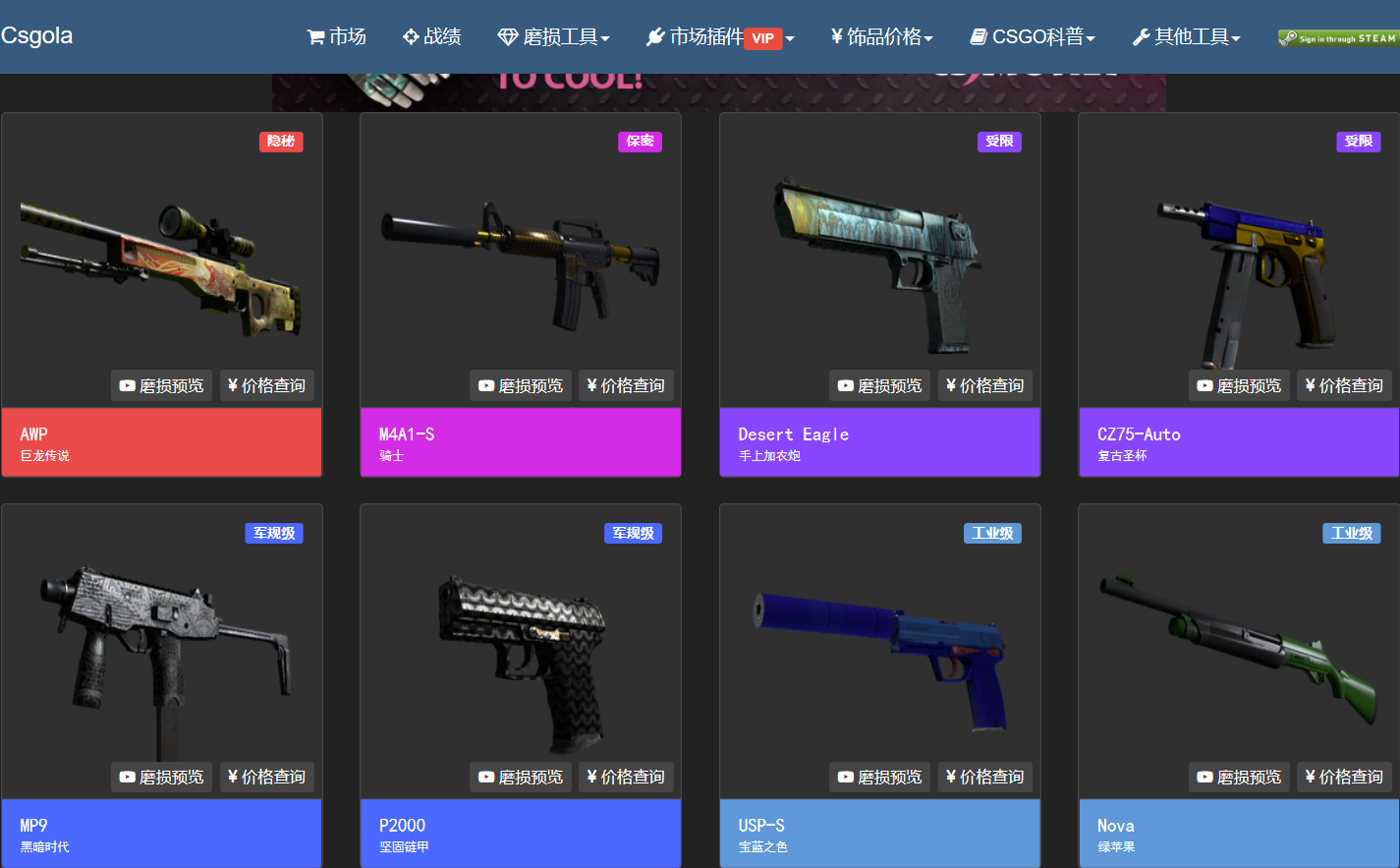Screen dimensions: 1400x868
Task: Click the YouTube icon on AWP 磨损预览 button
Action: click(x=126, y=385)
